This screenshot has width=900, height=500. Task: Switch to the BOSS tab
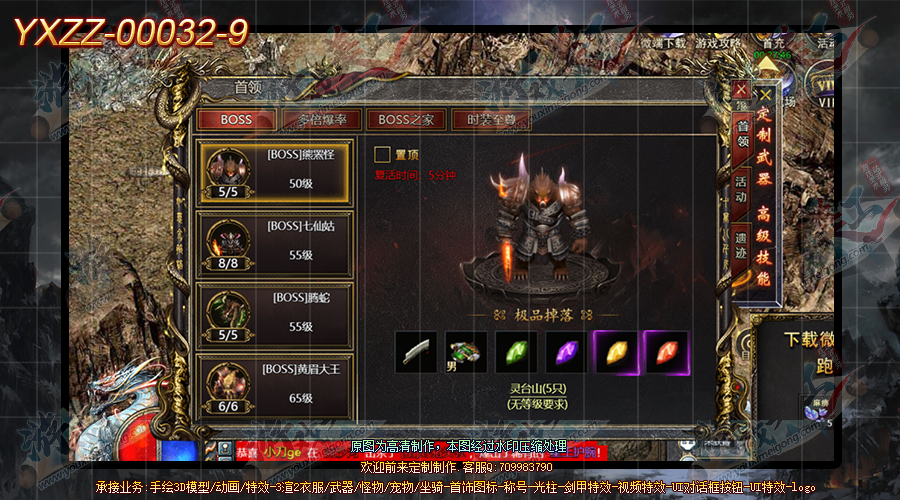pos(236,120)
